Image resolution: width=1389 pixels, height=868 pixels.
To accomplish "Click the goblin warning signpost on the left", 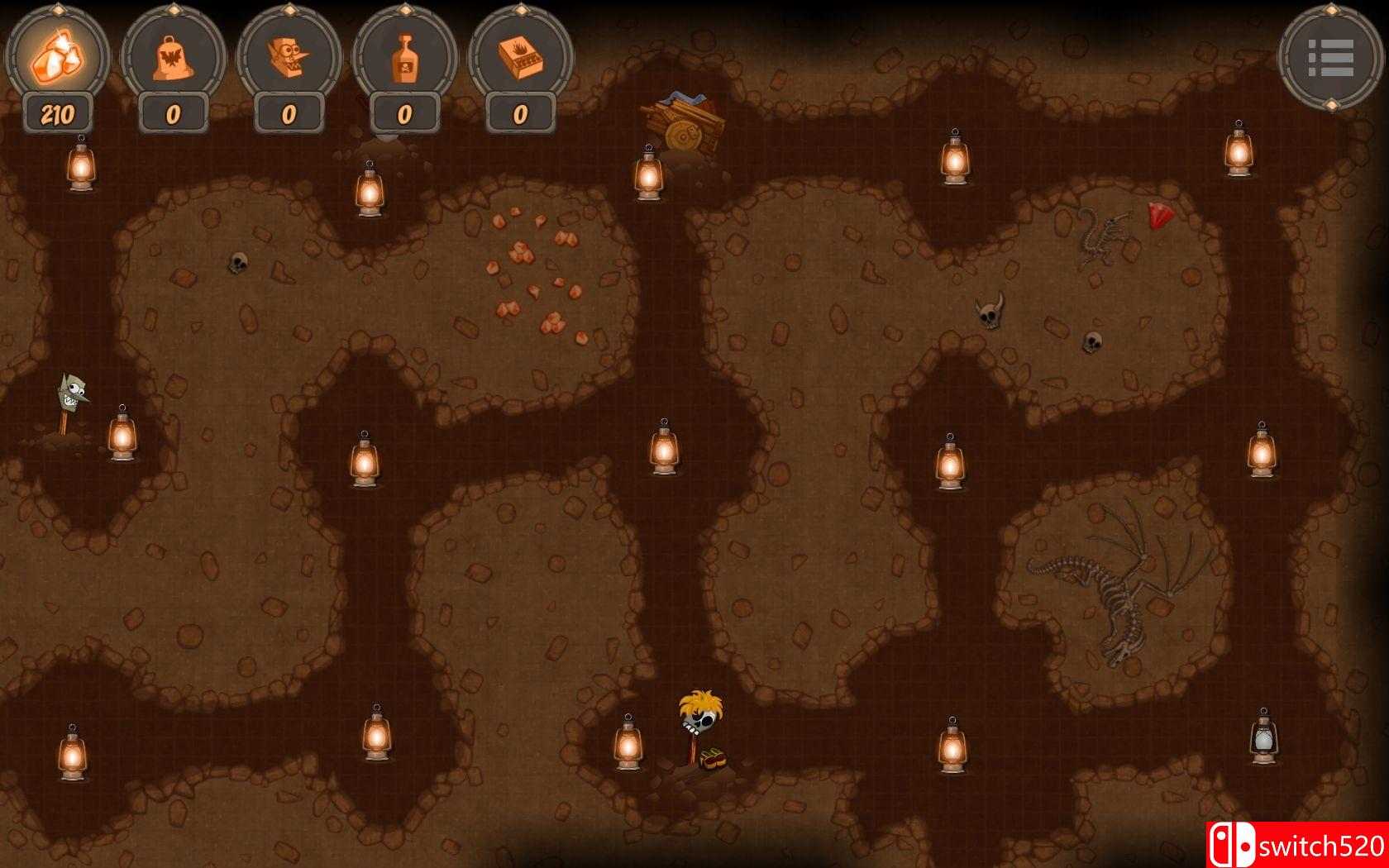I will pyautogui.click(x=73, y=395).
